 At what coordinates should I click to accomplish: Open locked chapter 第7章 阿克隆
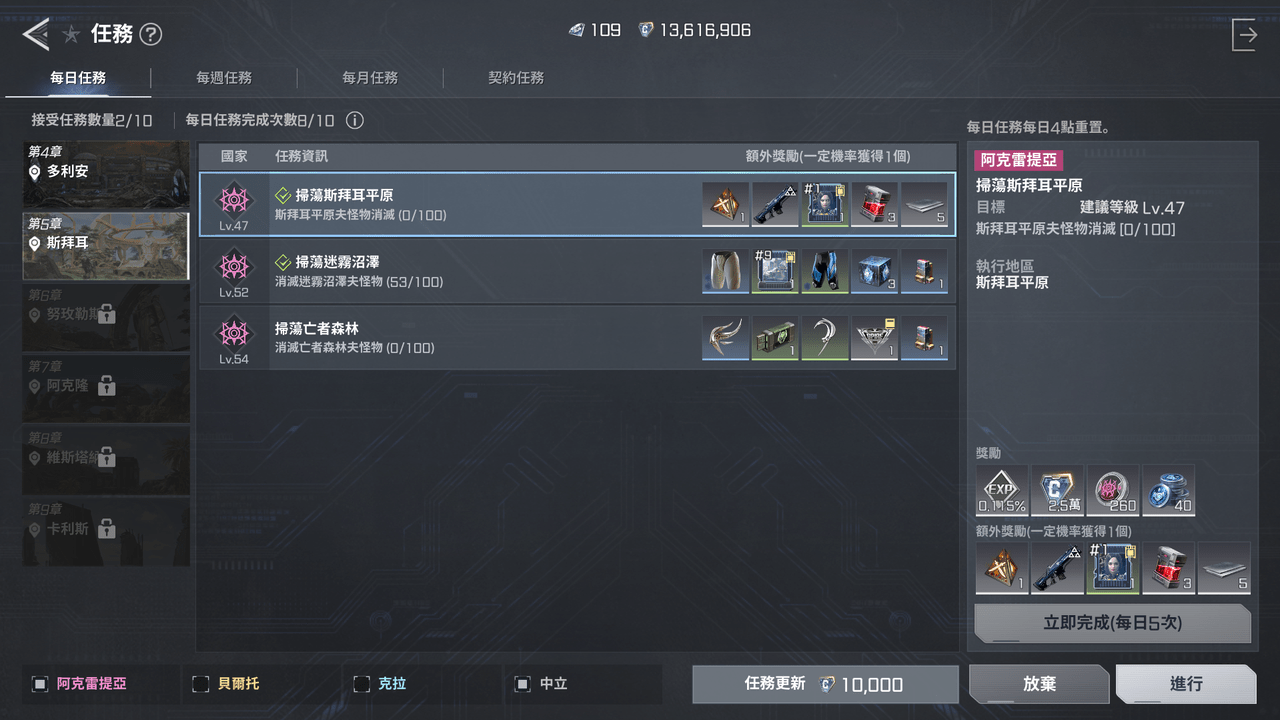tap(105, 389)
